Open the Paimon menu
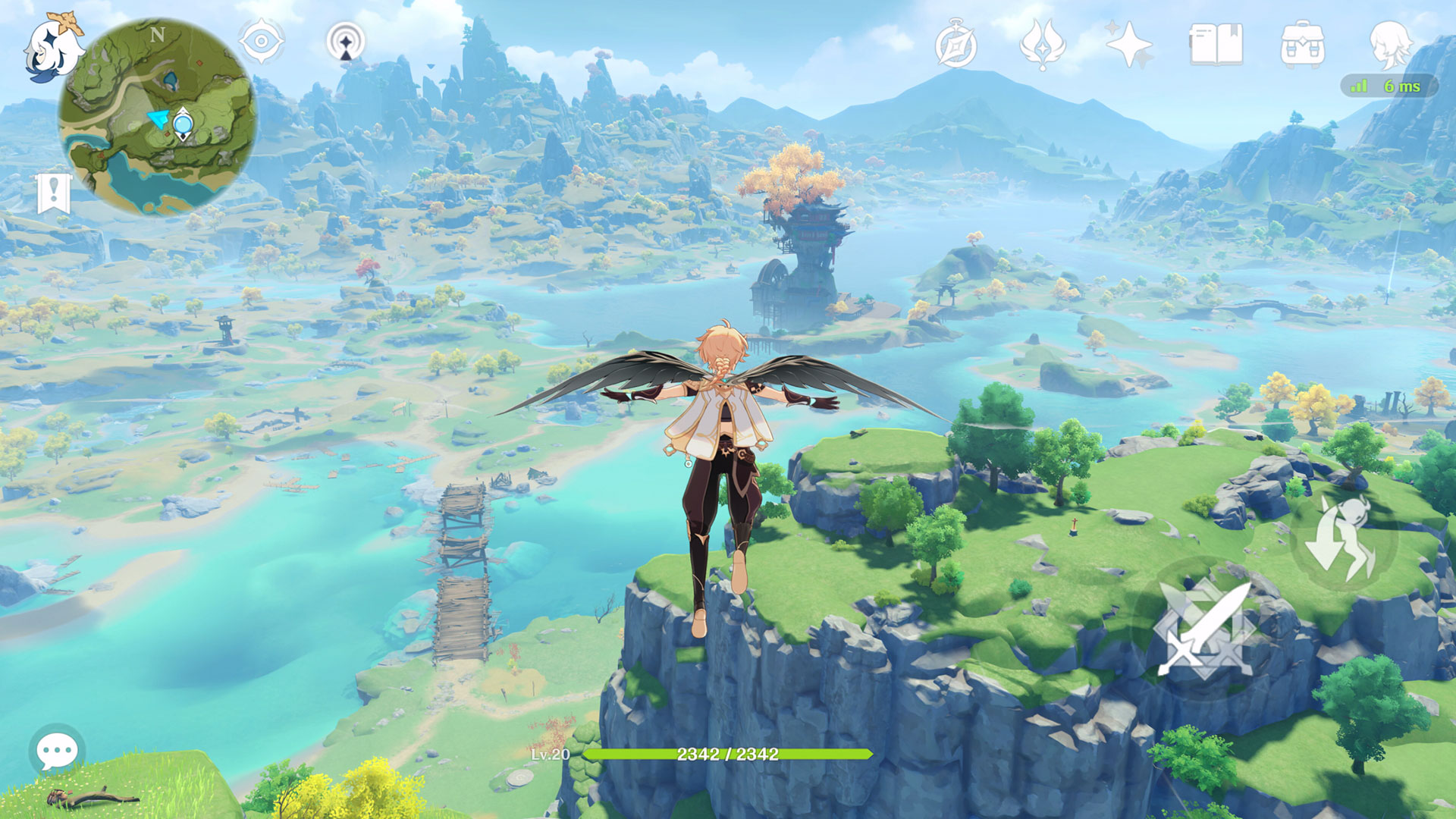Viewport: 1456px width, 819px height. click(53, 45)
